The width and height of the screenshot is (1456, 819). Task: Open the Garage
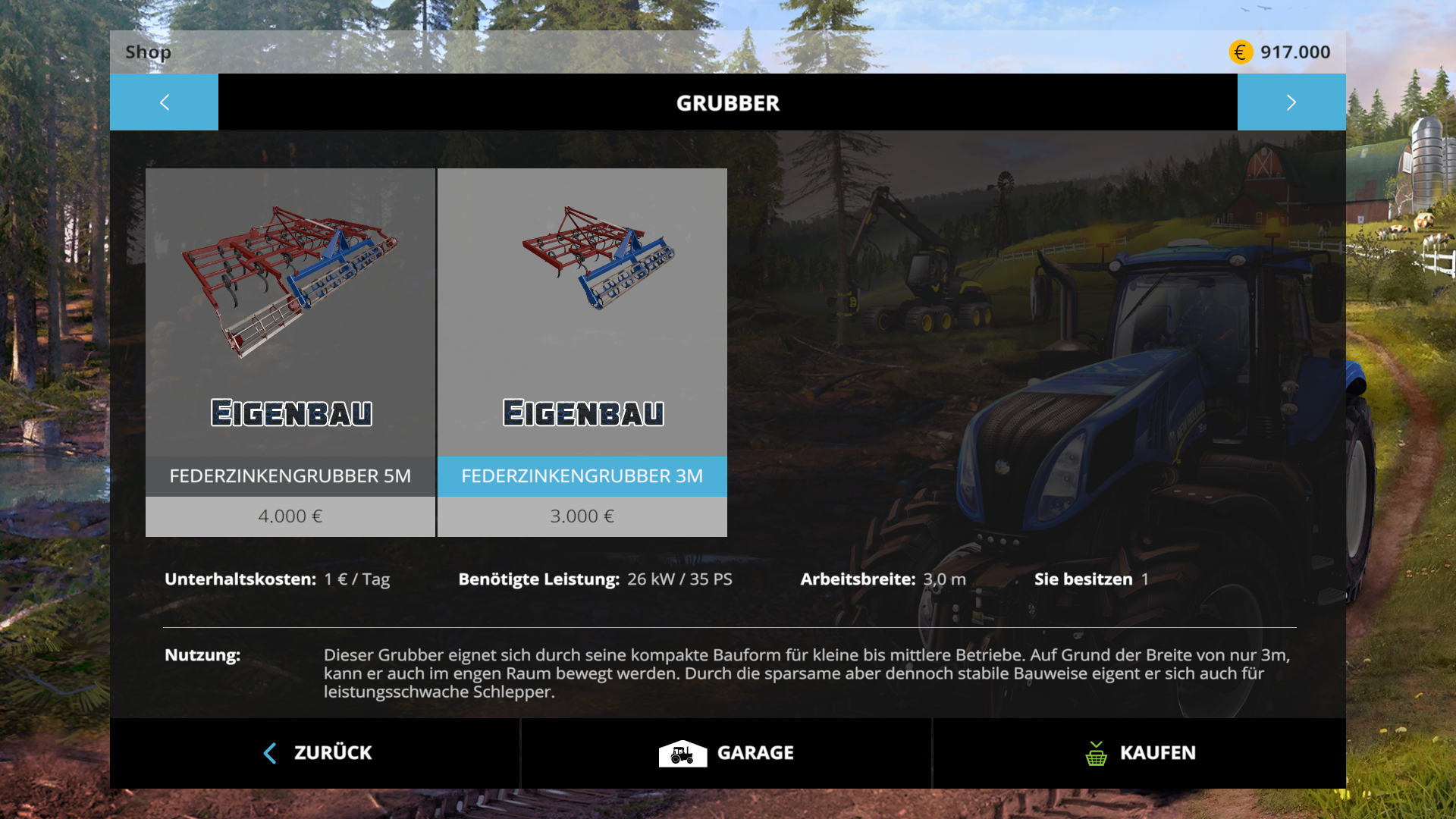726,753
